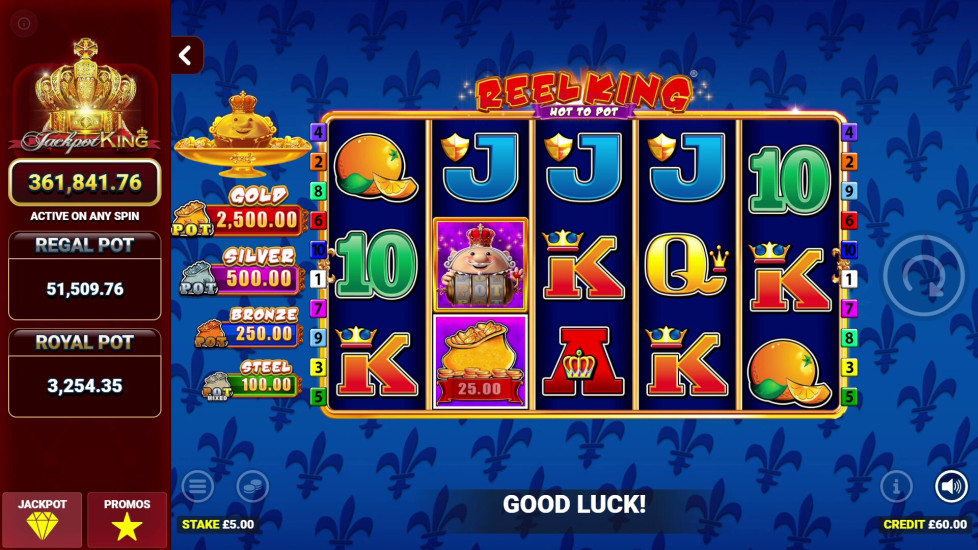Open the Promos star button

click(x=127, y=519)
